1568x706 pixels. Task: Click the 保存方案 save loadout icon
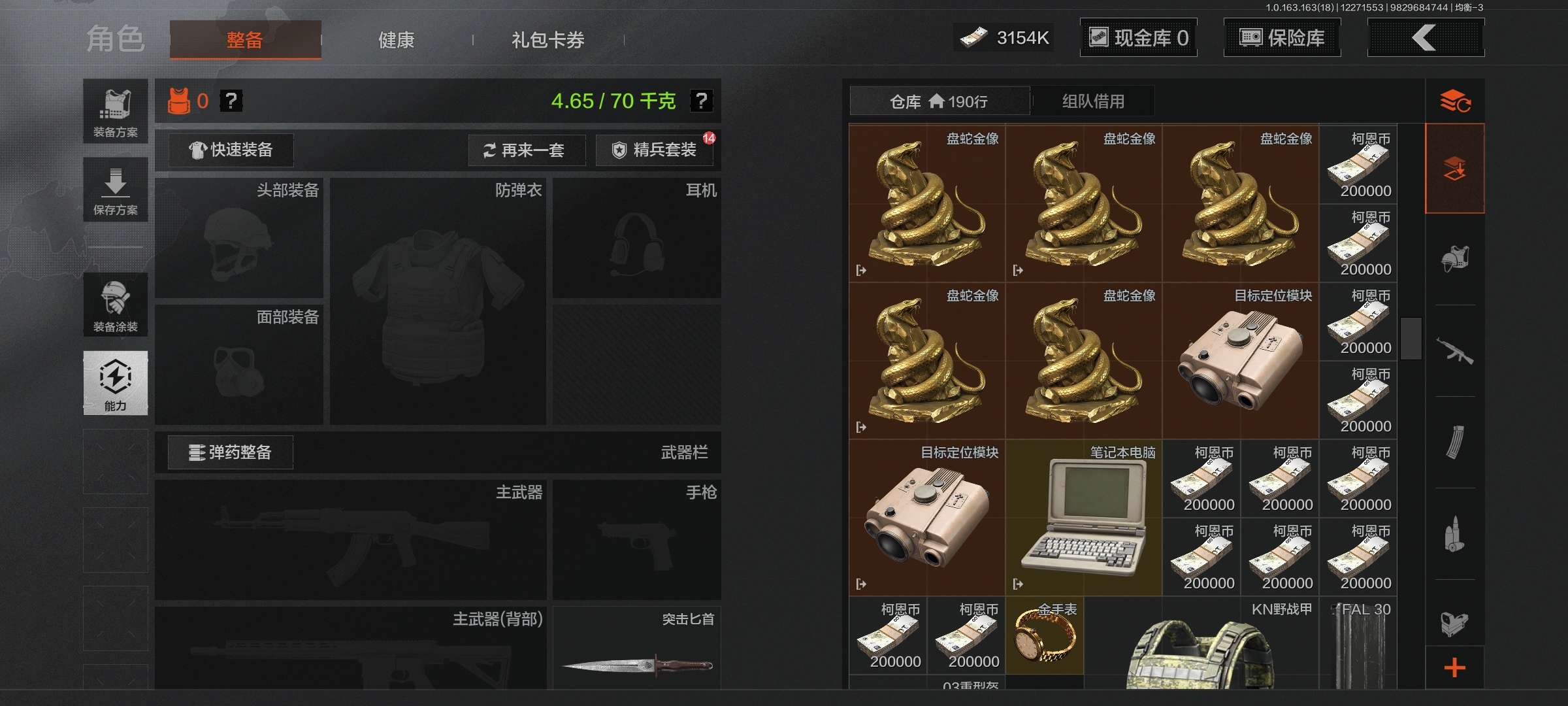pyautogui.click(x=115, y=190)
